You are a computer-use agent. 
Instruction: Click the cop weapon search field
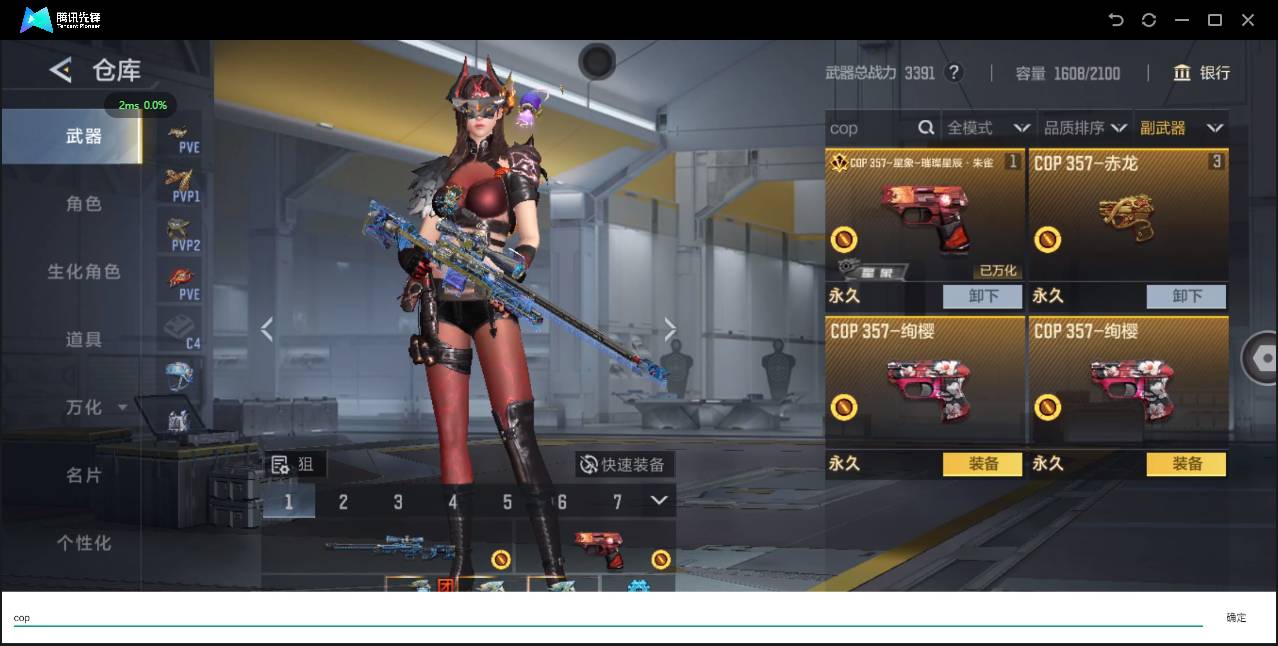coord(870,128)
